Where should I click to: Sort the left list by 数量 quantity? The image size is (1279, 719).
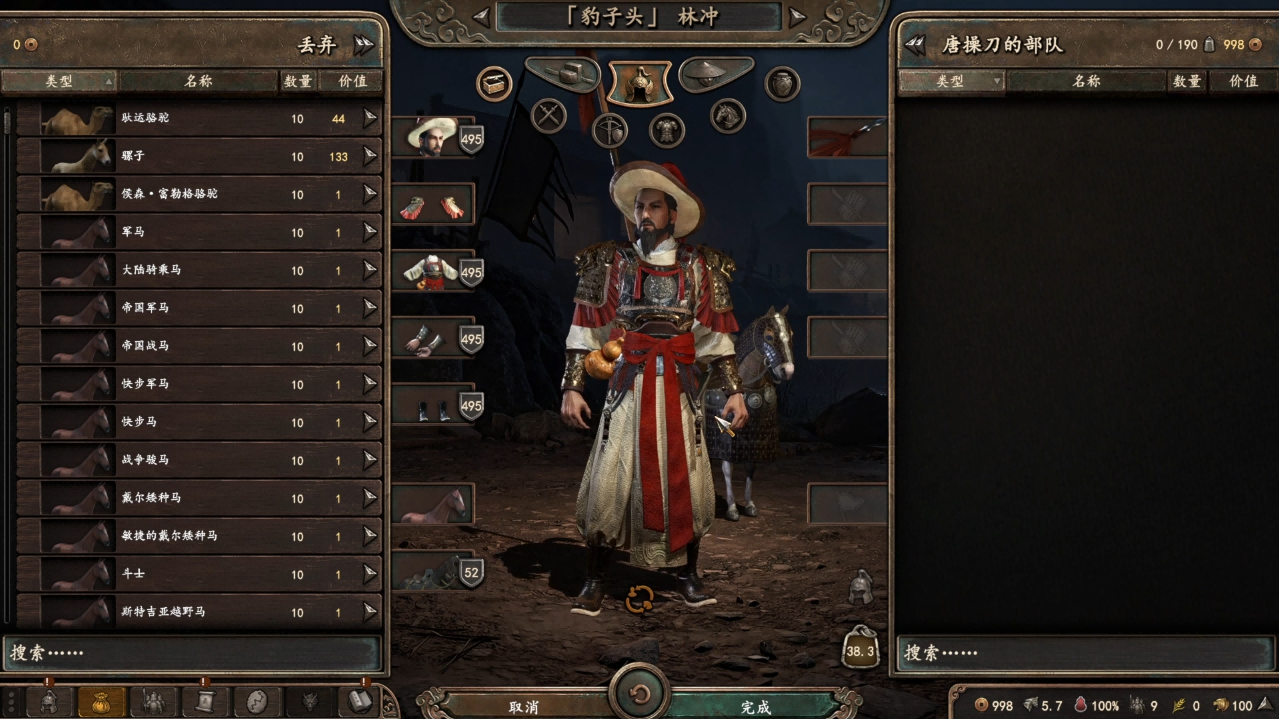(x=298, y=81)
